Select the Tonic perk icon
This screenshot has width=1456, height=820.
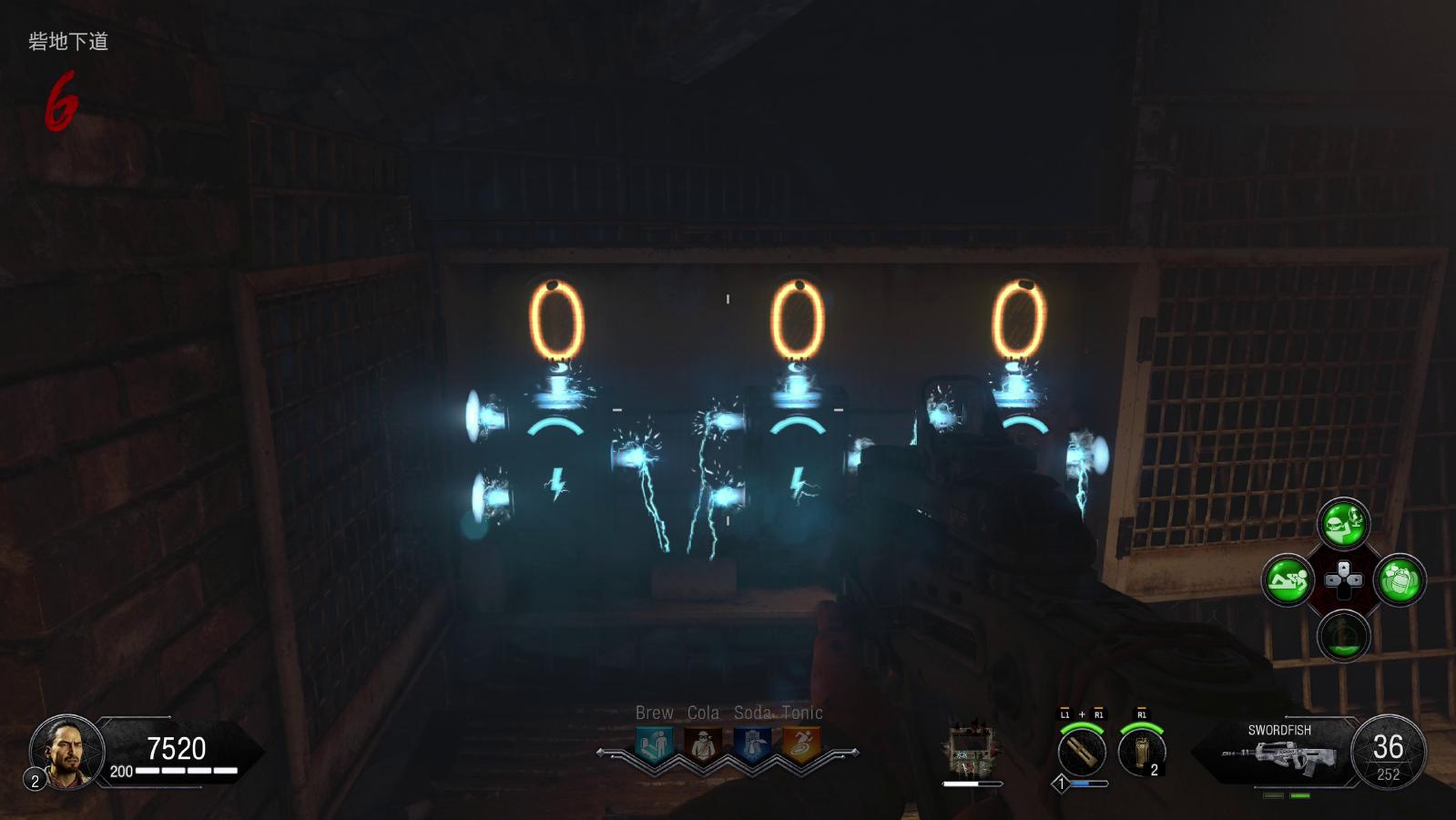(801, 745)
